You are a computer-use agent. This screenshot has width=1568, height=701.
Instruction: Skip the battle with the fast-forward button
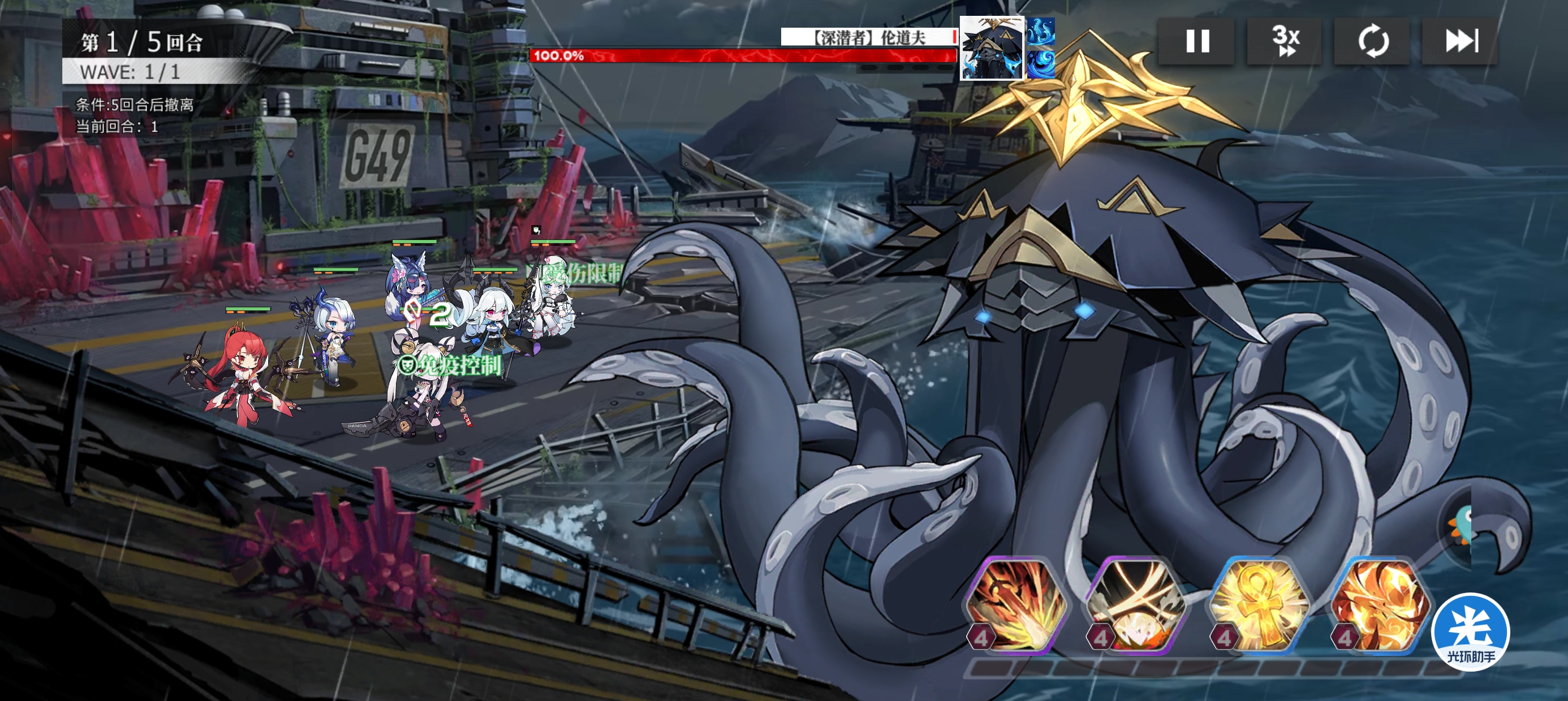1459,41
